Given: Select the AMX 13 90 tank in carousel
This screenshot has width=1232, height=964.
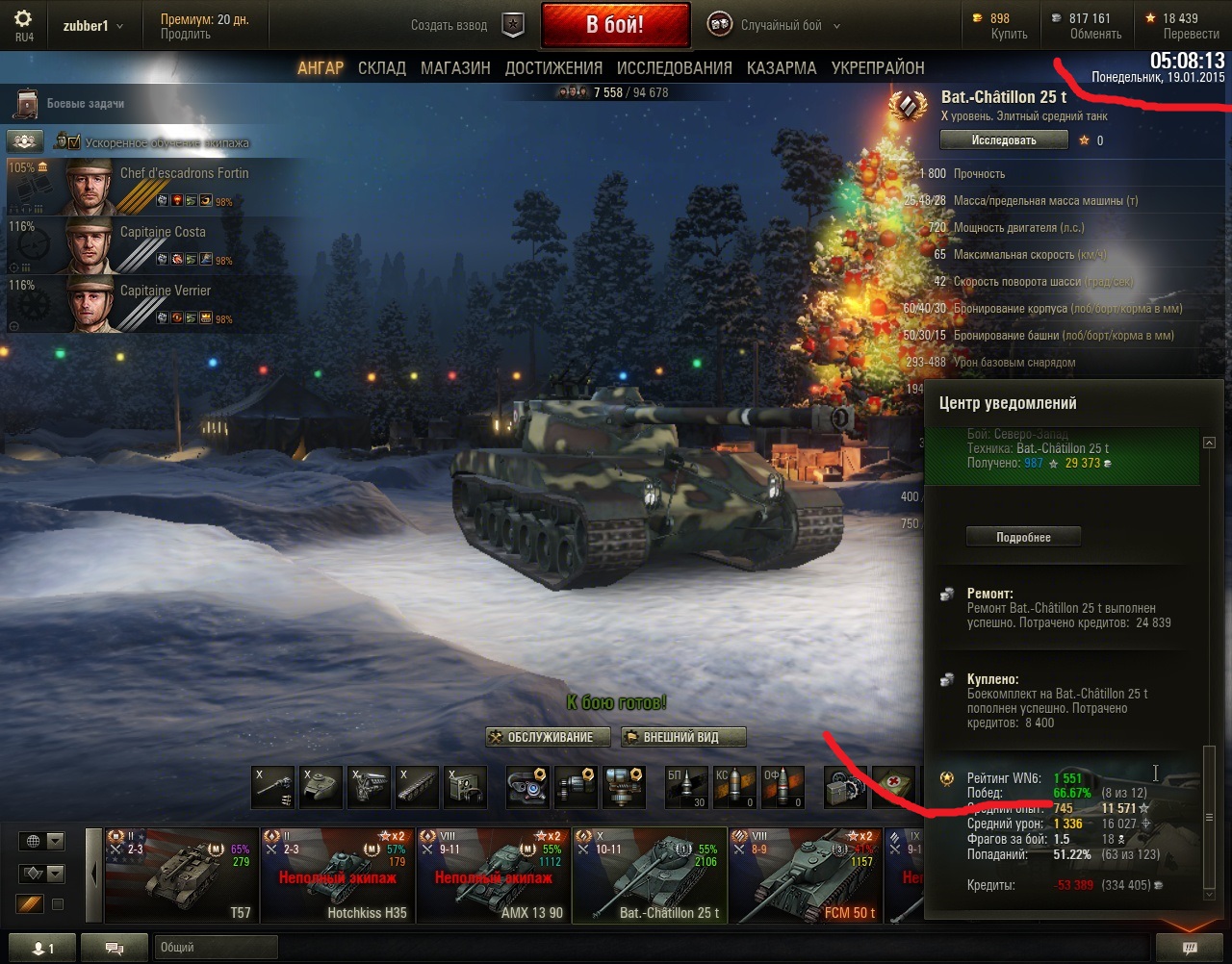Looking at the screenshot, I should point(494,875).
